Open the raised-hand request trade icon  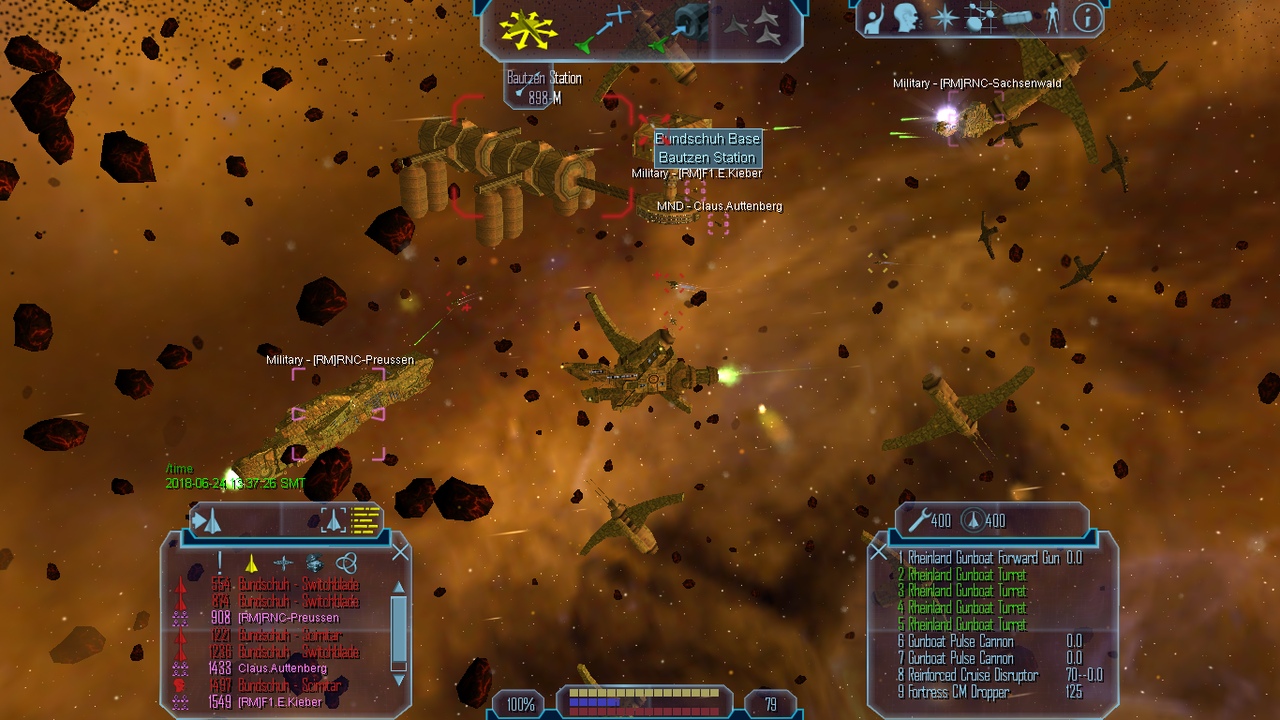875,17
